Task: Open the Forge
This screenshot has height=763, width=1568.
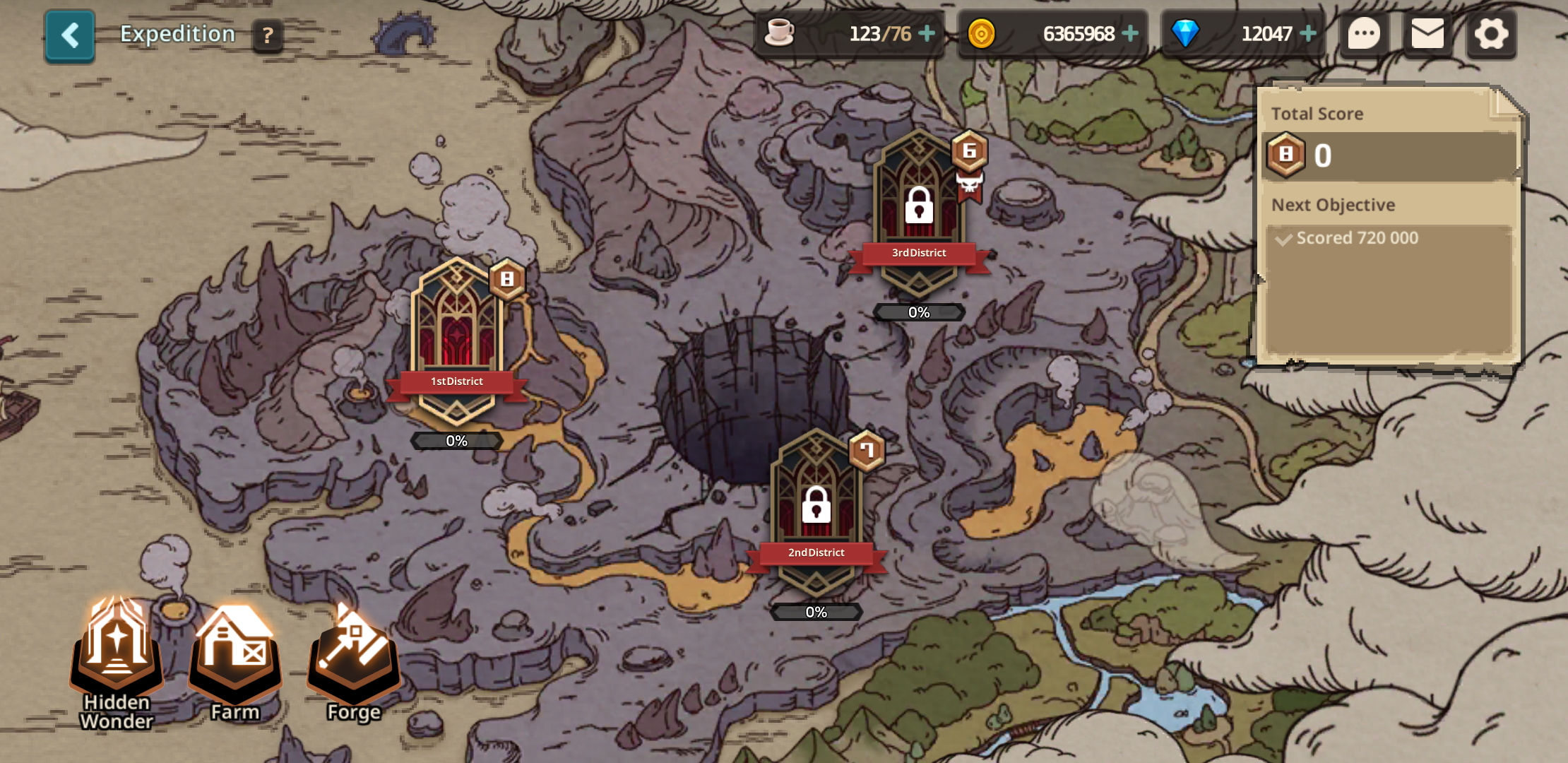Action: click(x=354, y=657)
